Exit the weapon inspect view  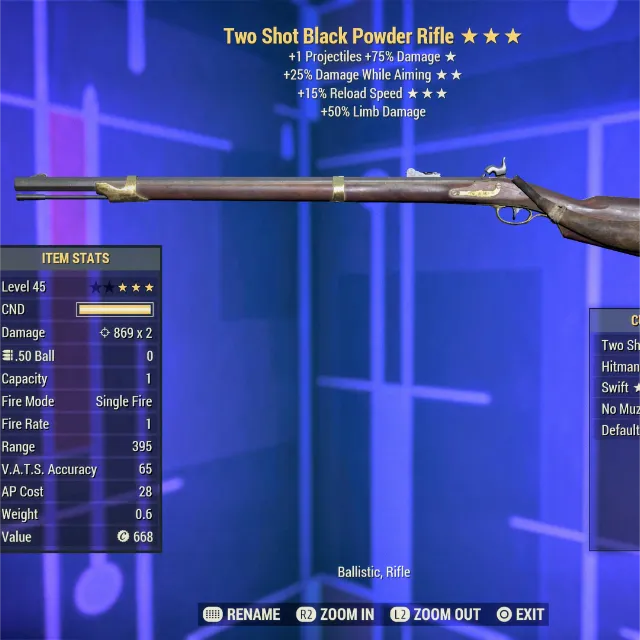pyautogui.click(x=521, y=614)
